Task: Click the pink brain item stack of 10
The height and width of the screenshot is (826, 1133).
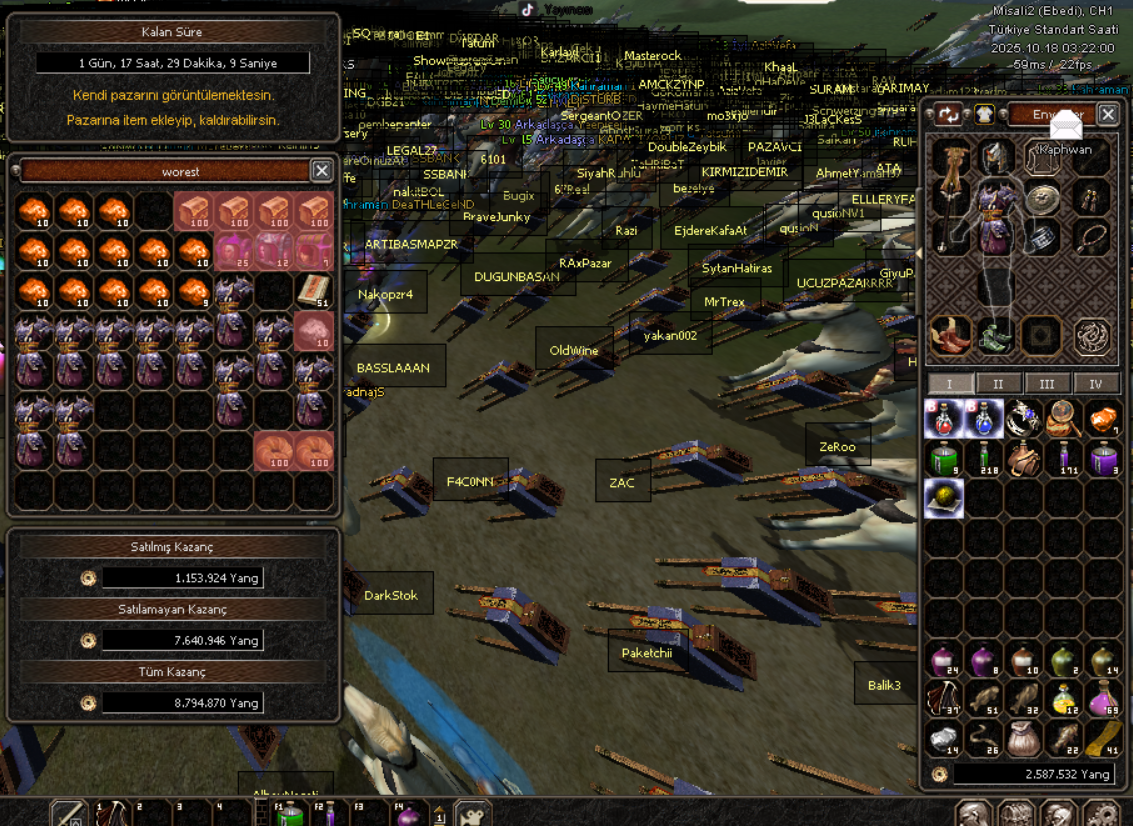Action: (314, 332)
